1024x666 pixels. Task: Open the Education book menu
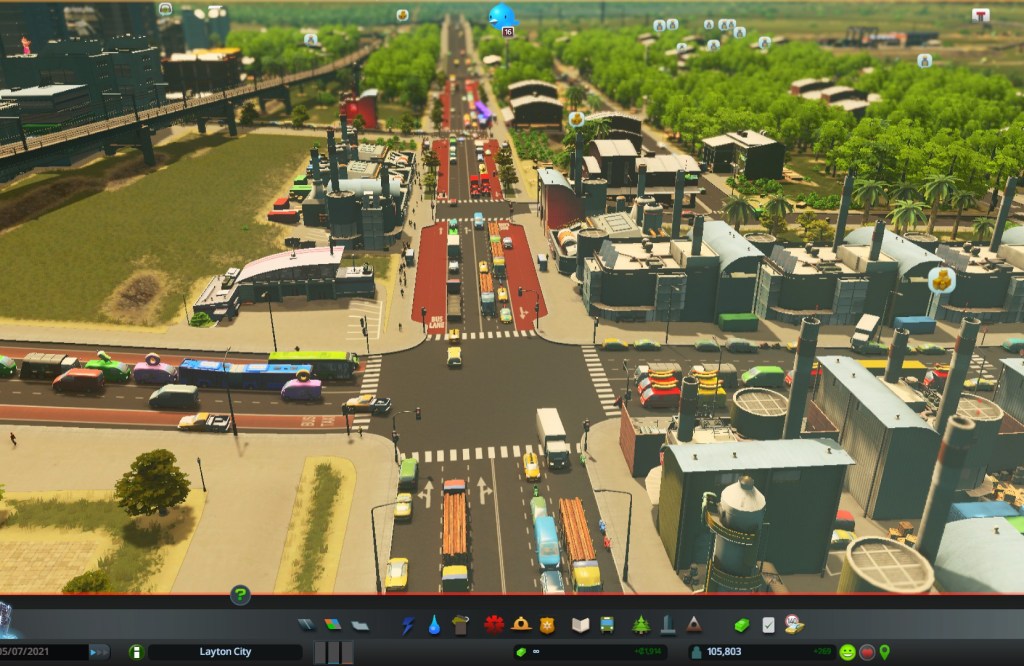pos(581,625)
